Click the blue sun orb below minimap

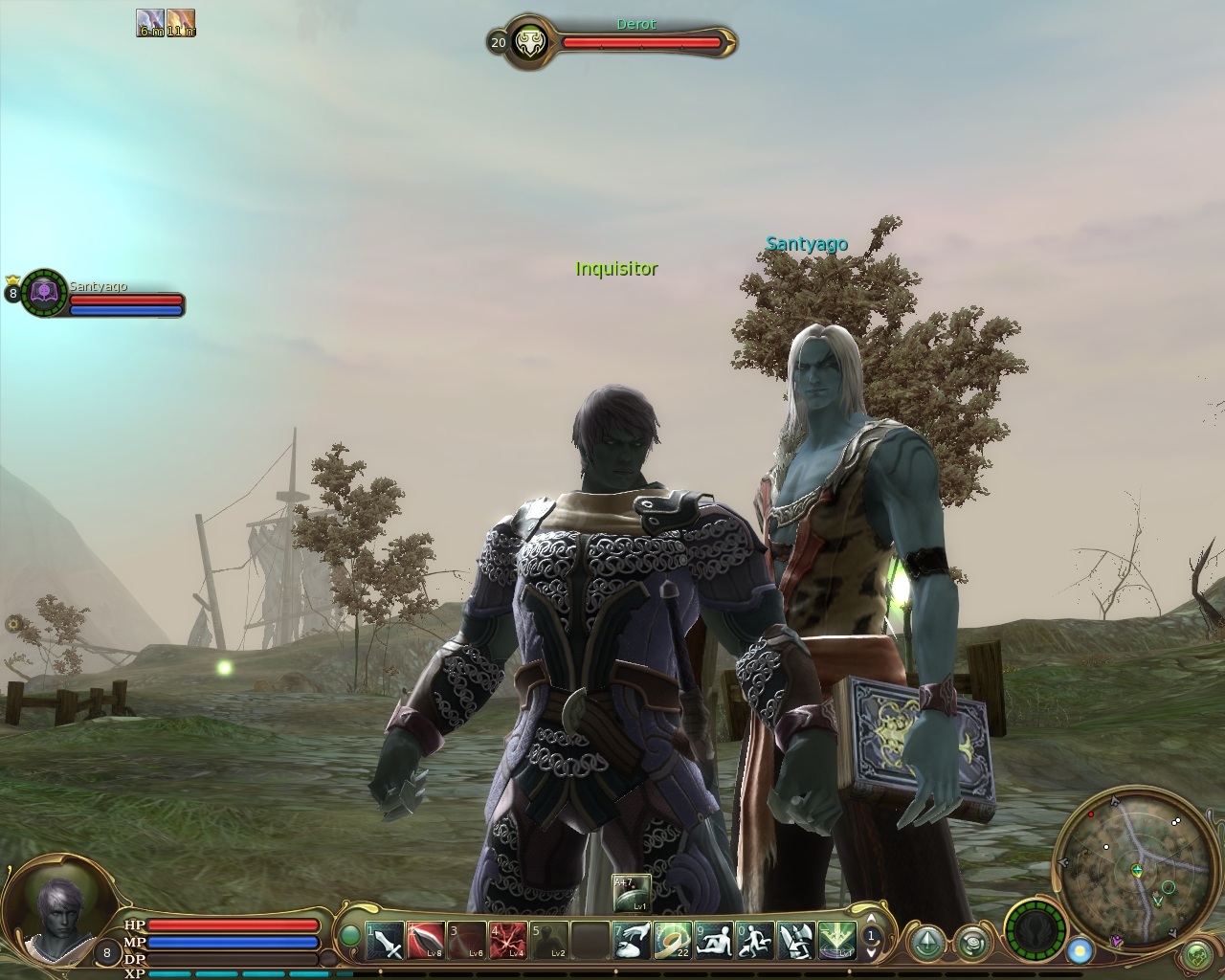click(x=1080, y=950)
